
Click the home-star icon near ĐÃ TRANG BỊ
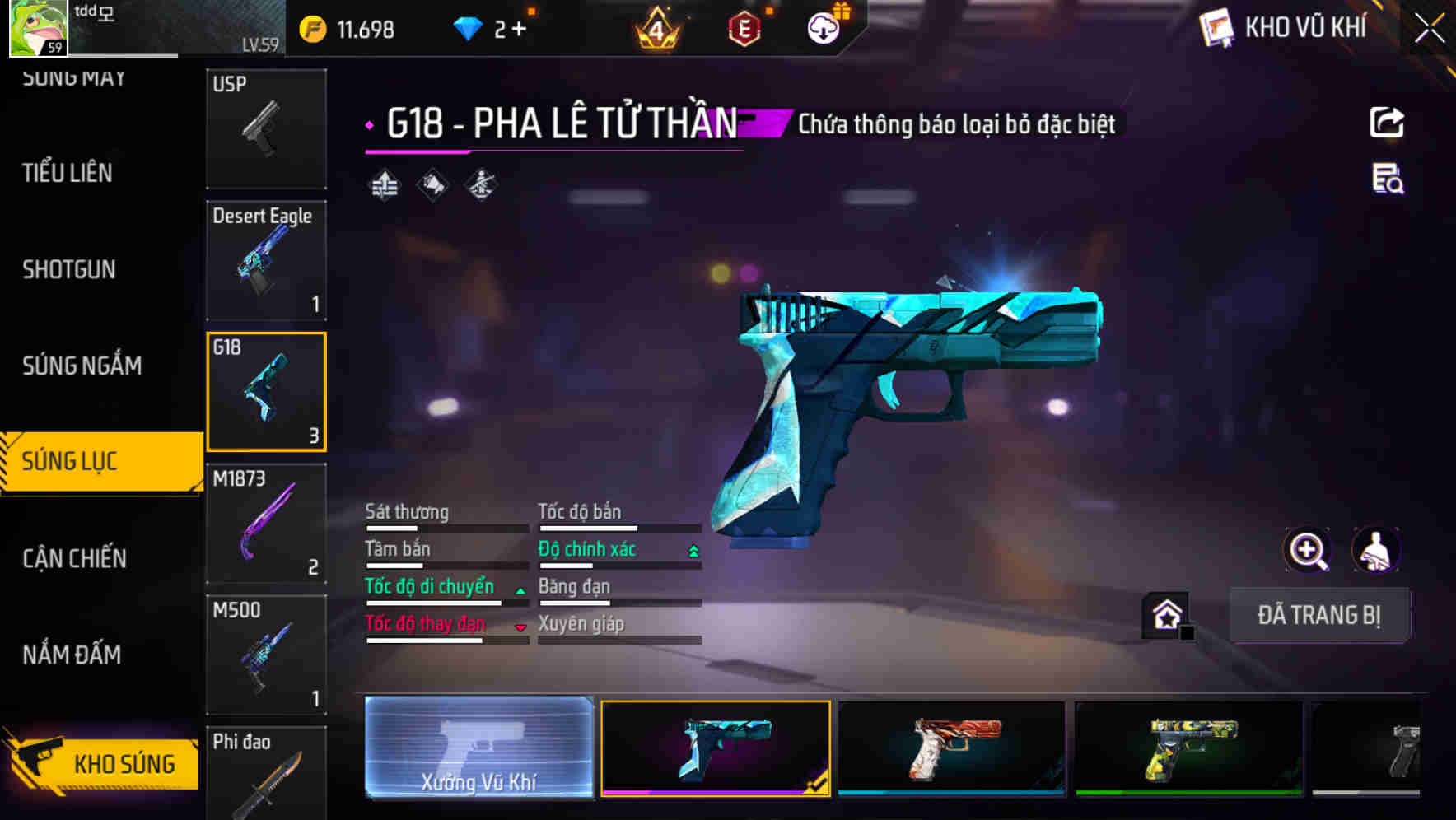click(x=1166, y=615)
